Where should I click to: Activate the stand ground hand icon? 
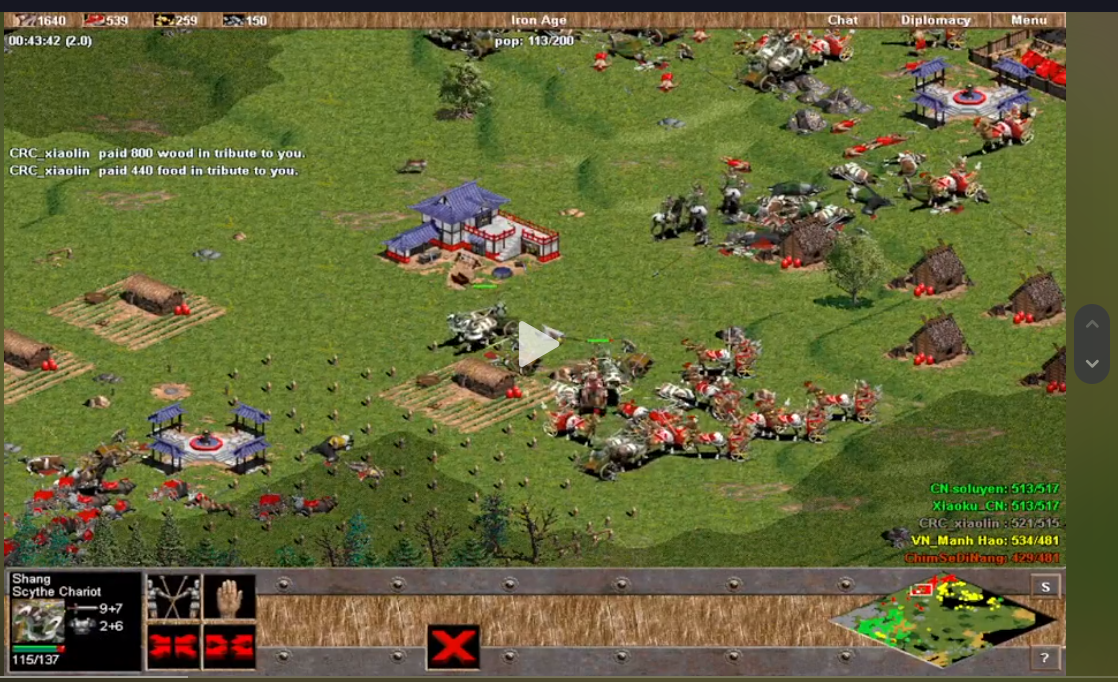coord(229,597)
